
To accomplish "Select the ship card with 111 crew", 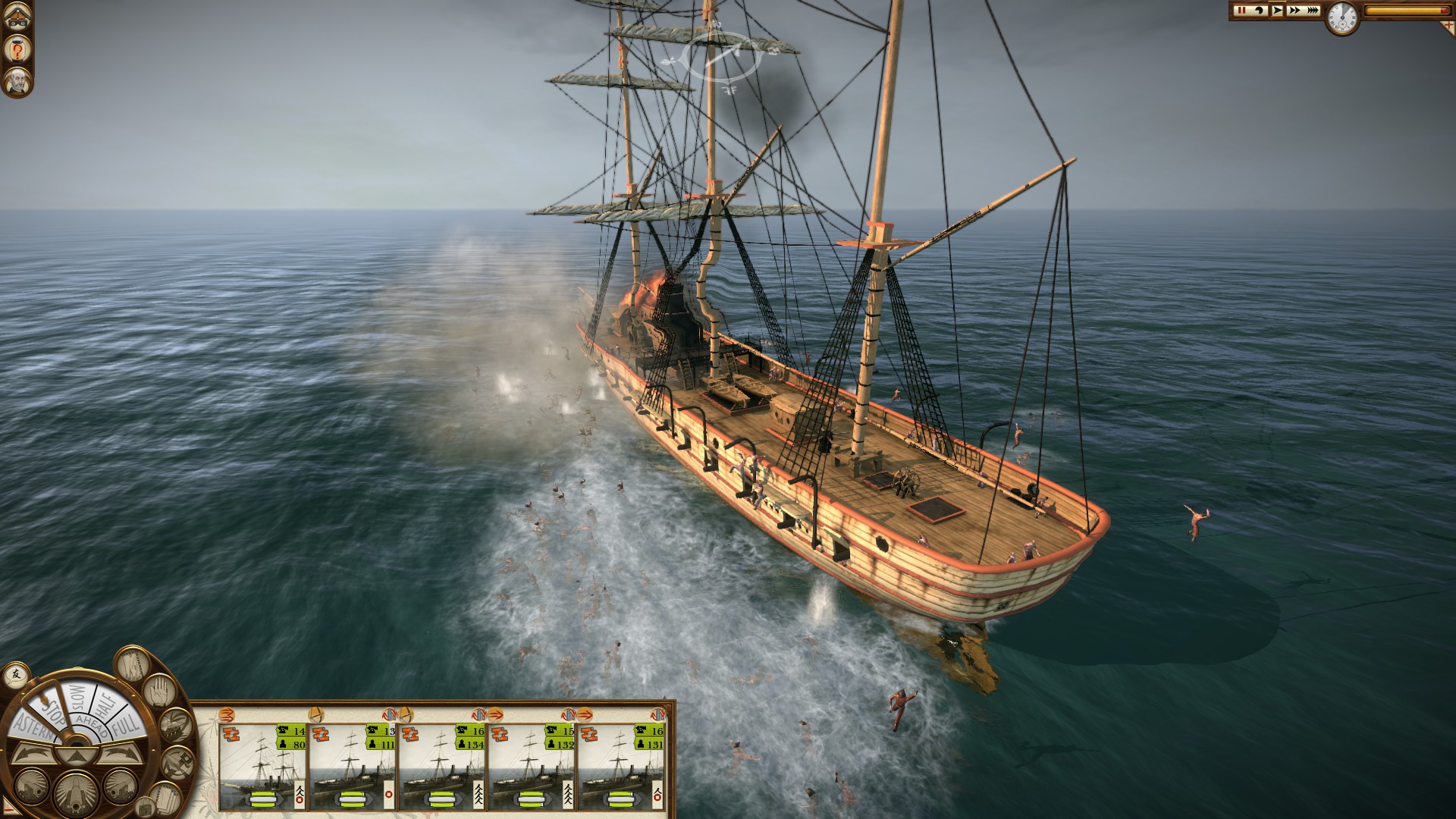I will tap(353, 766).
